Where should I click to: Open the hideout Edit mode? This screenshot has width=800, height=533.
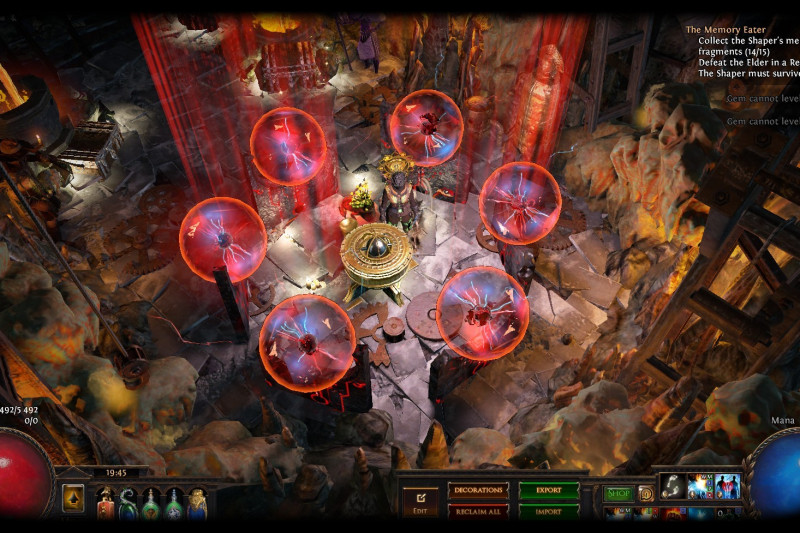pyautogui.click(x=421, y=499)
